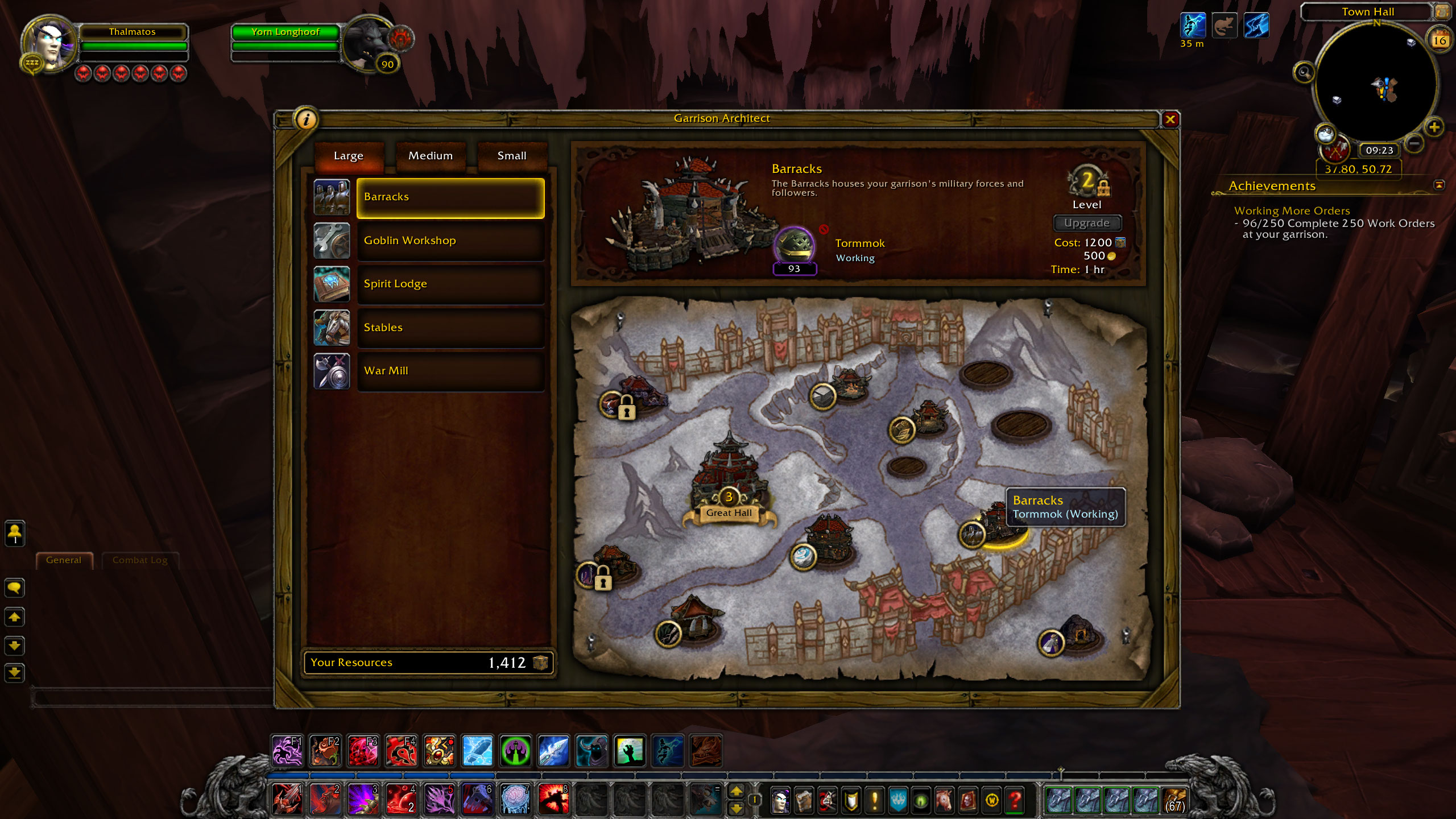This screenshot has height=819, width=1456.
Task: Select Yorn Longhoof target frame
Action: (x=286, y=32)
